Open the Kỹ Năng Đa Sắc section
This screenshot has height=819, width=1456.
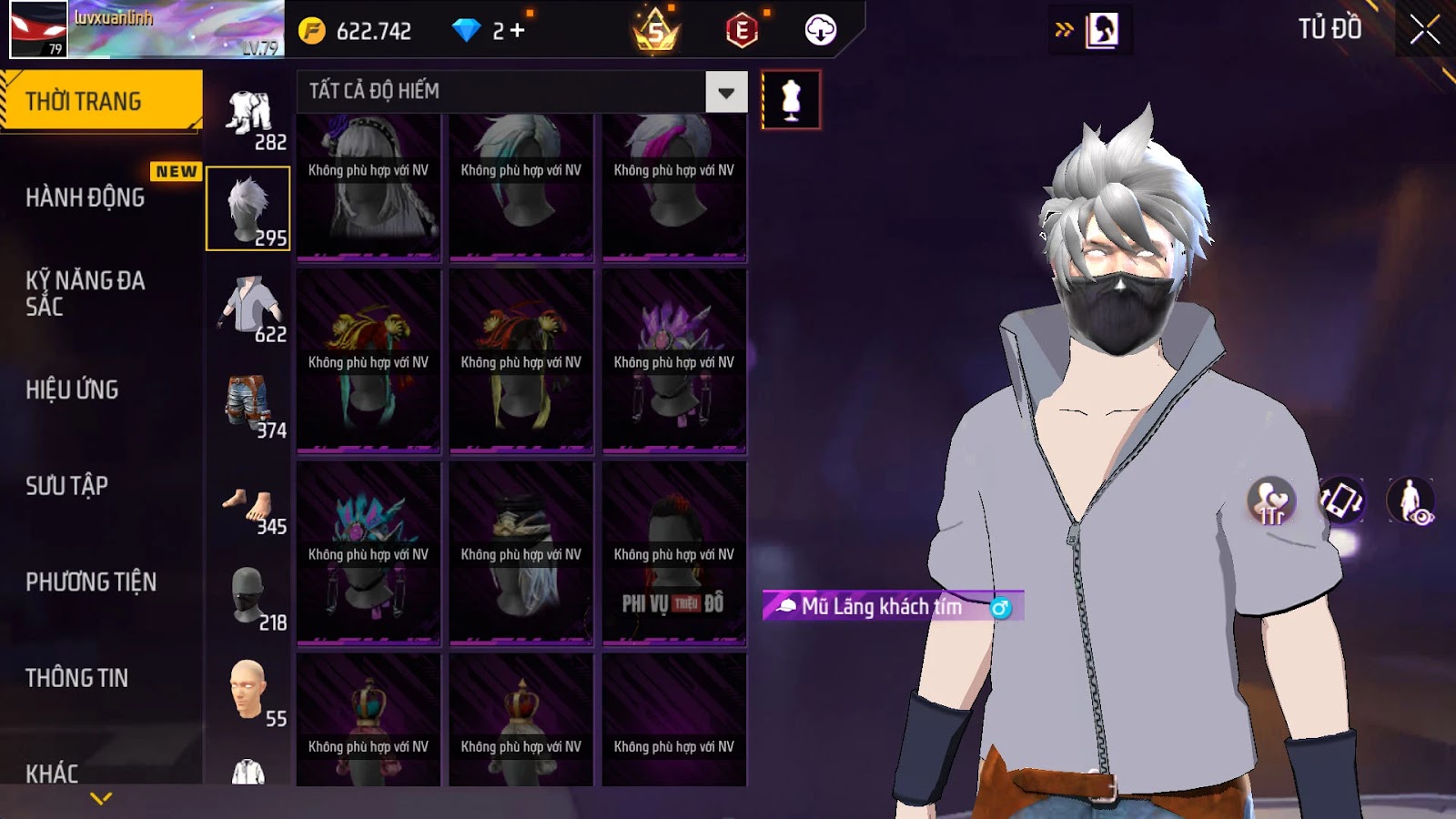coord(86,293)
